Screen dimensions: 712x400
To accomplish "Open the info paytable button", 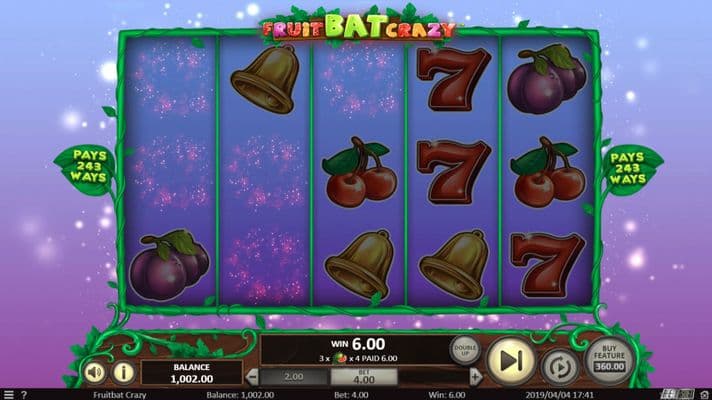I will 124,372.
